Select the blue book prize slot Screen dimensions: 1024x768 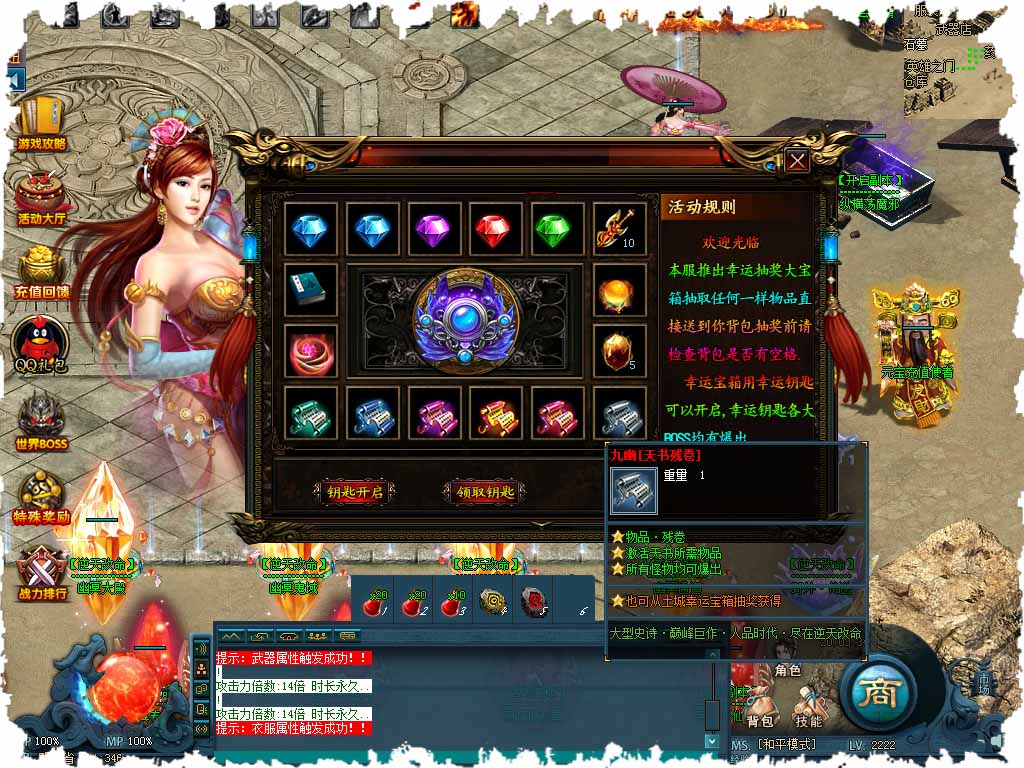tap(310, 291)
